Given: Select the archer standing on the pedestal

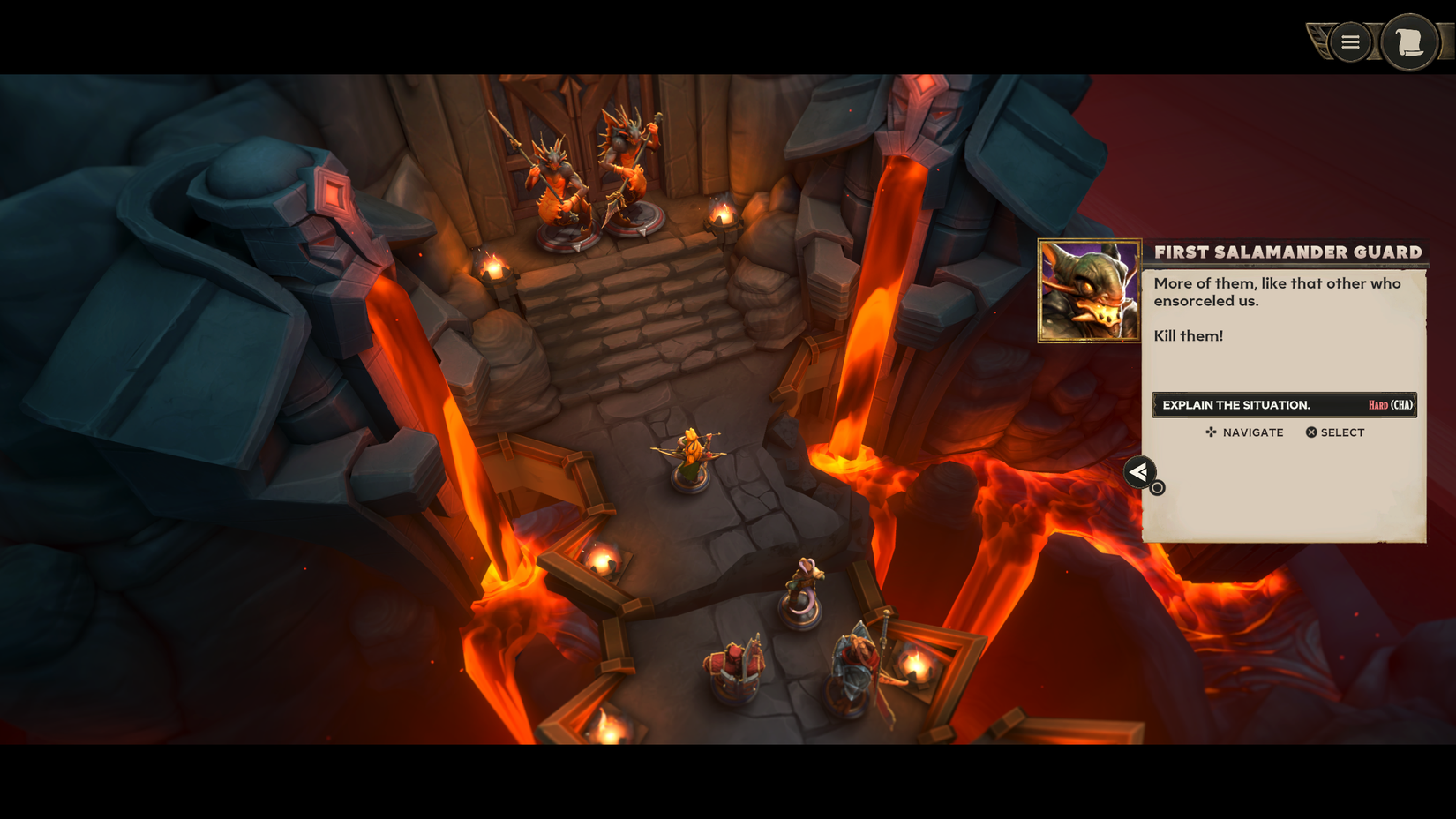Looking at the screenshot, I should [x=690, y=455].
